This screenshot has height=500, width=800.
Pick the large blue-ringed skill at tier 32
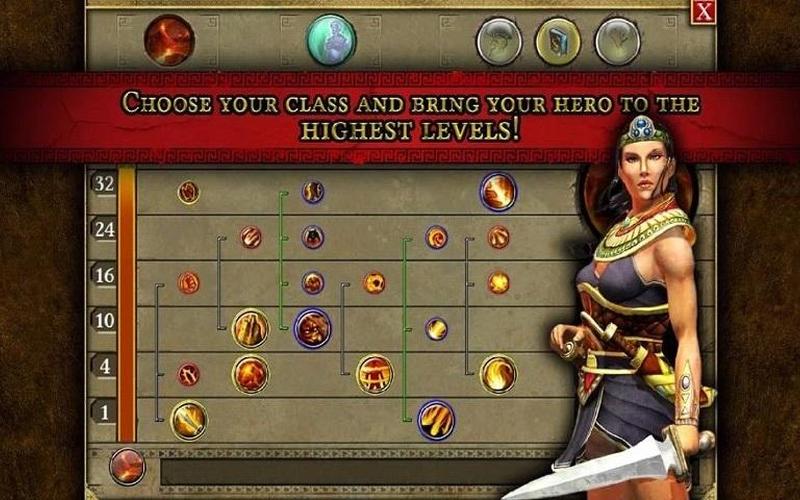click(498, 192)
